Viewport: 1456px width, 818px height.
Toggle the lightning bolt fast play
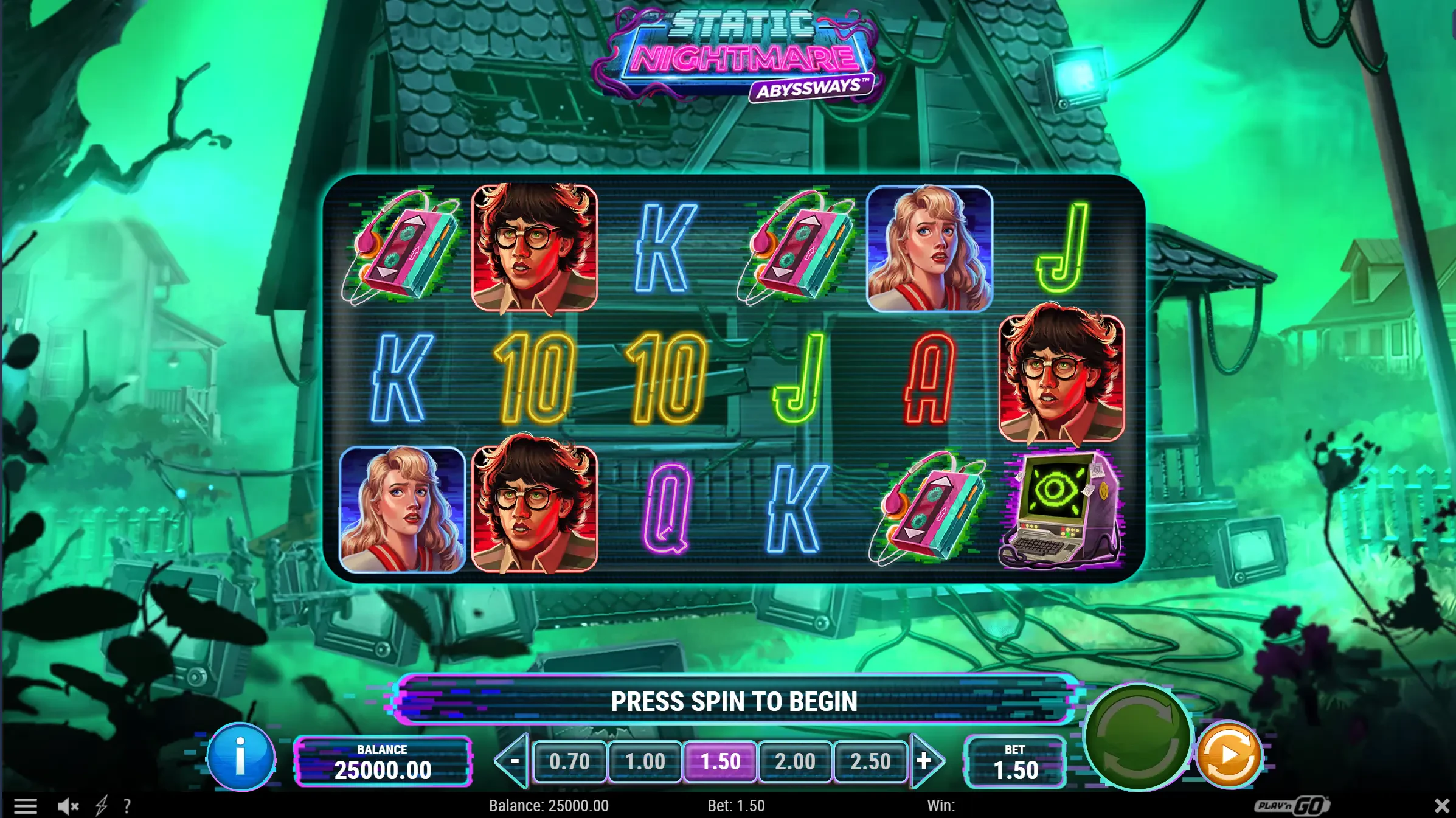(102, 806)
